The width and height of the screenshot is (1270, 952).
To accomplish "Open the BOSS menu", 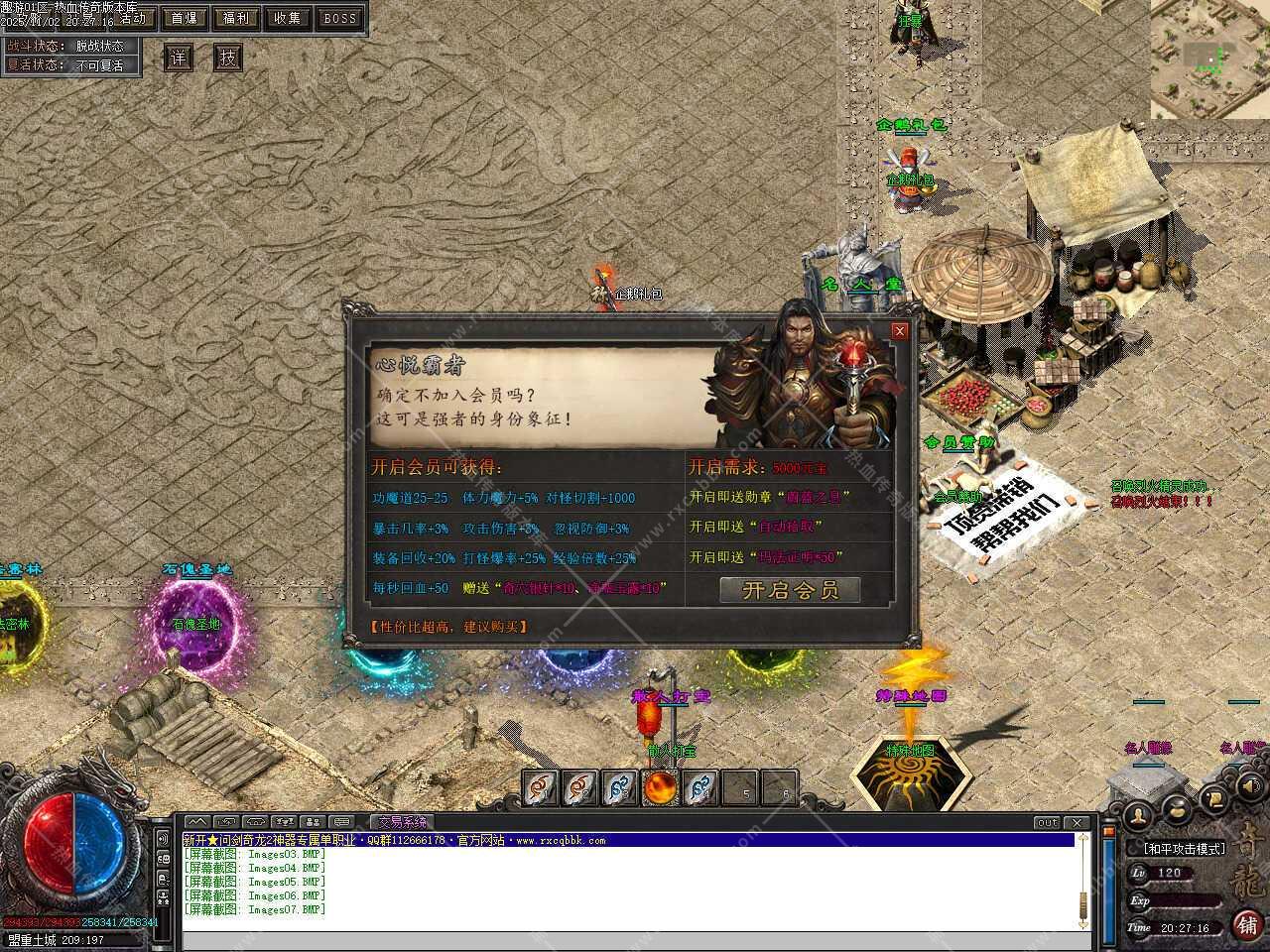I will (x=340, y=18).
